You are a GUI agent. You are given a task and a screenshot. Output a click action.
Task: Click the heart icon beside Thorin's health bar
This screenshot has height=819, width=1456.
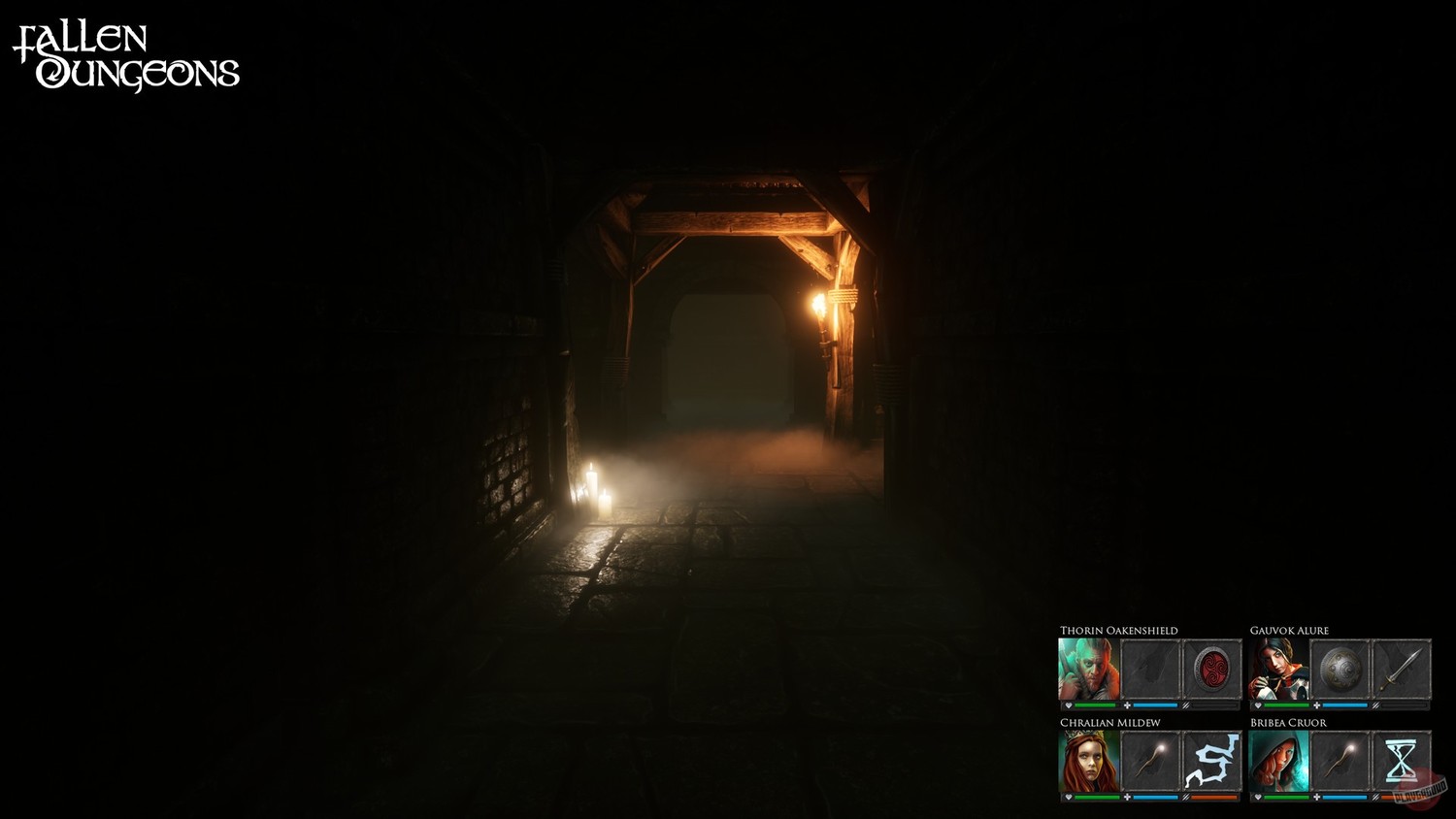point(1069,705)
